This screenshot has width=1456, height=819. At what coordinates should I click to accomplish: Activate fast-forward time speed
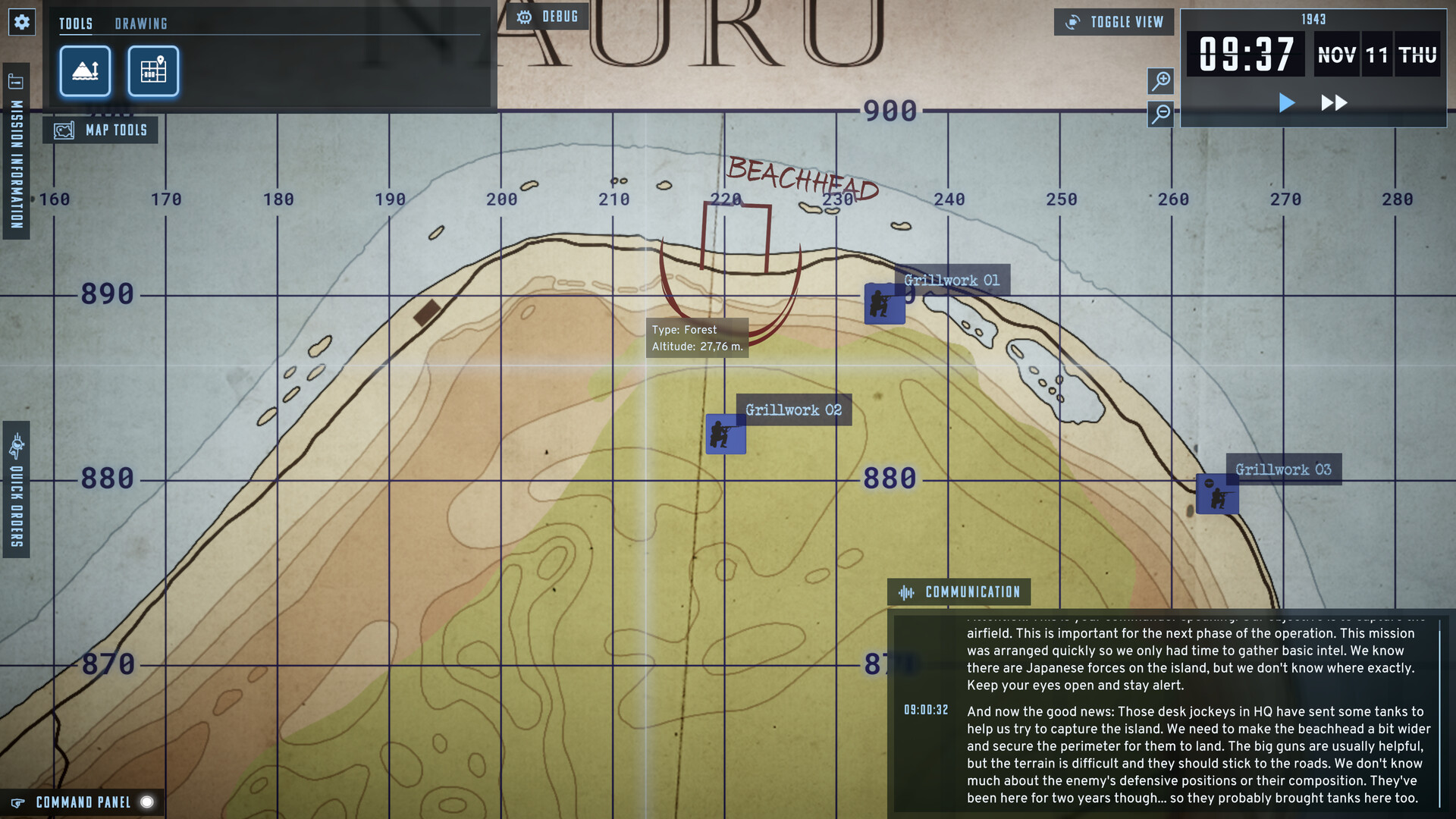point(1333,102)
